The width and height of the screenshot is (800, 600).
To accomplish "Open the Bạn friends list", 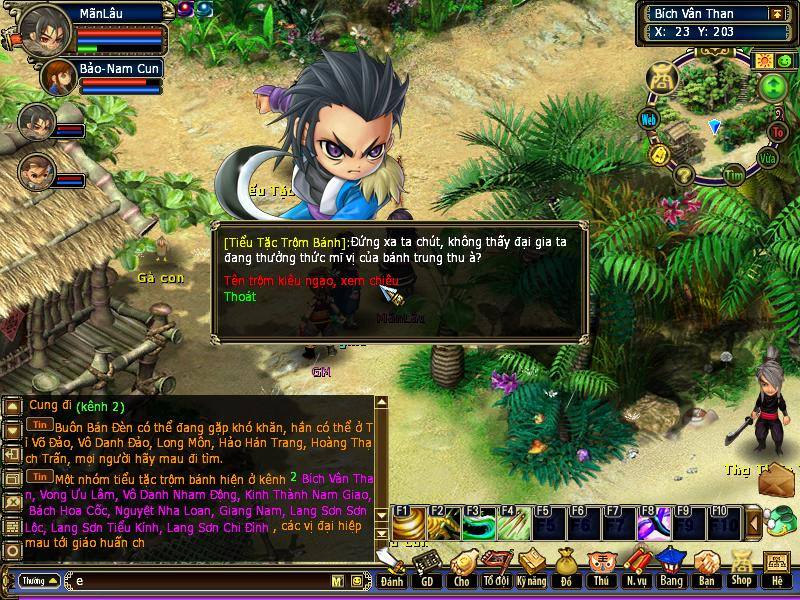I will (x=706, y=569).
